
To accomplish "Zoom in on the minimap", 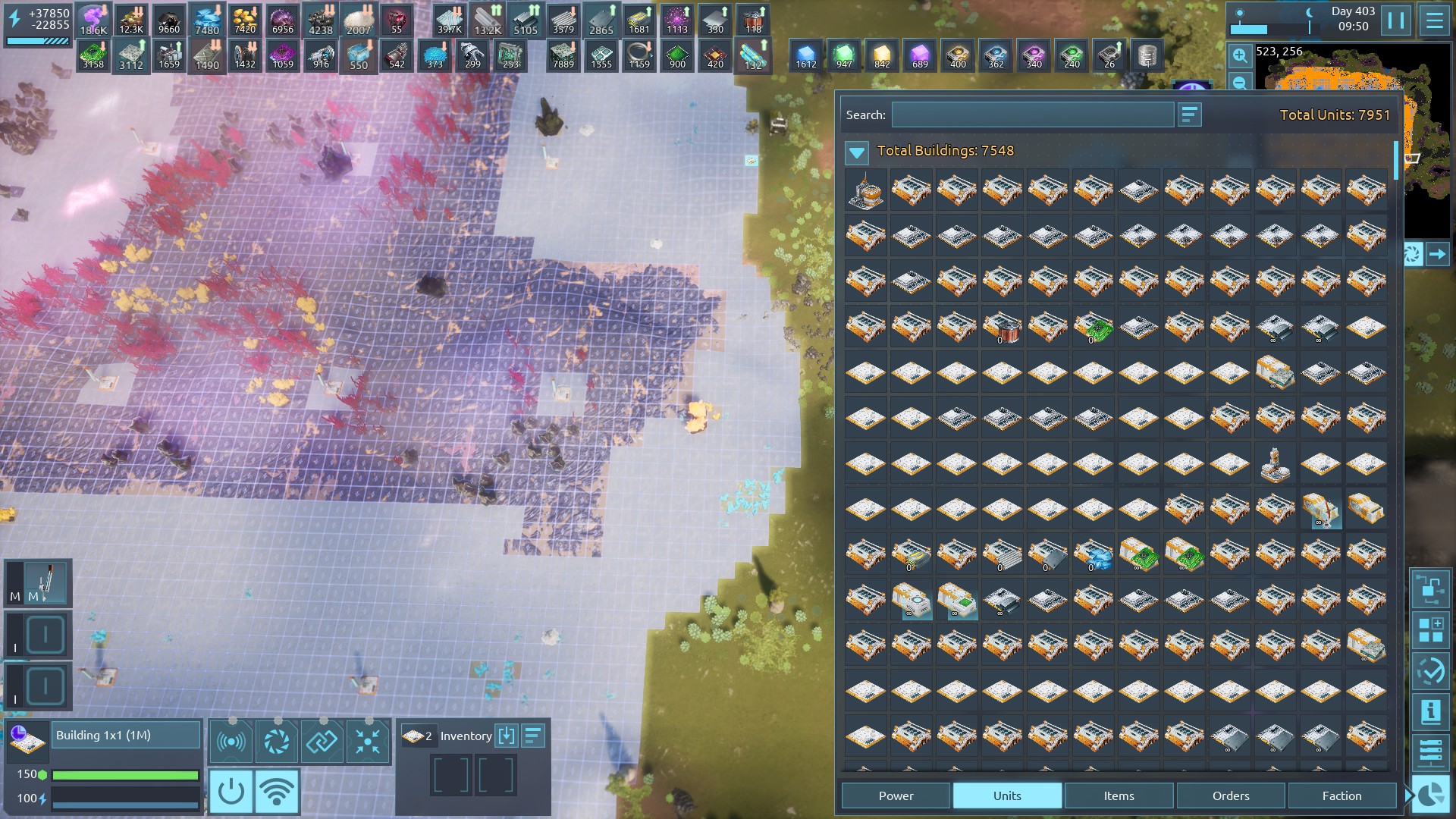I will (x=1239, y=55).
